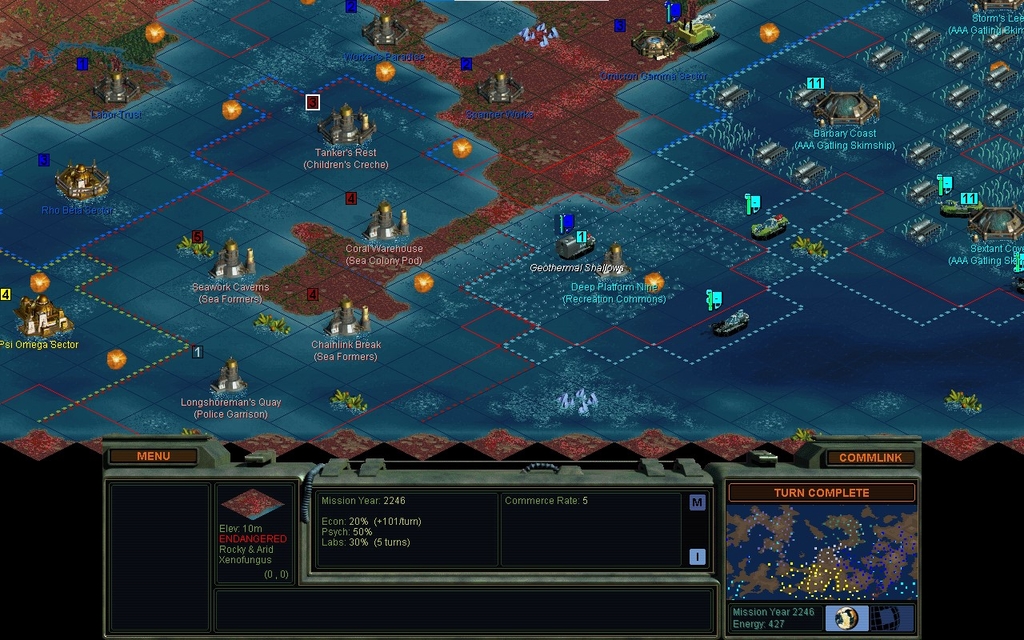Image resolution: width=1024 pixels, height=640 pixels.
Task: Open the COMMLINK panel
Action: coord(870,457)
